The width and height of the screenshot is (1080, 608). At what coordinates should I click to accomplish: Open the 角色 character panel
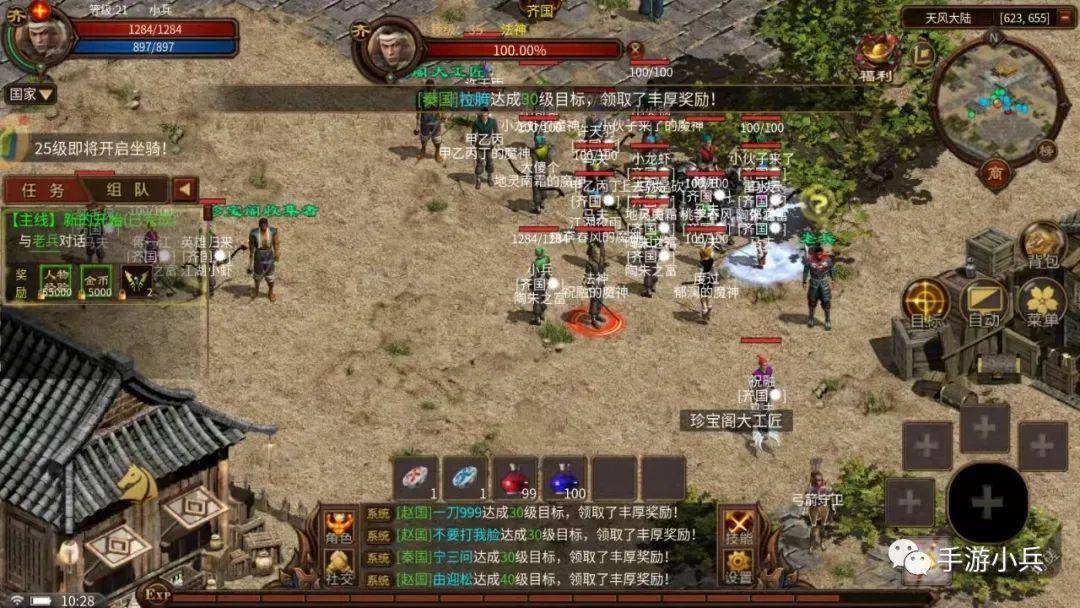(338, 528)
